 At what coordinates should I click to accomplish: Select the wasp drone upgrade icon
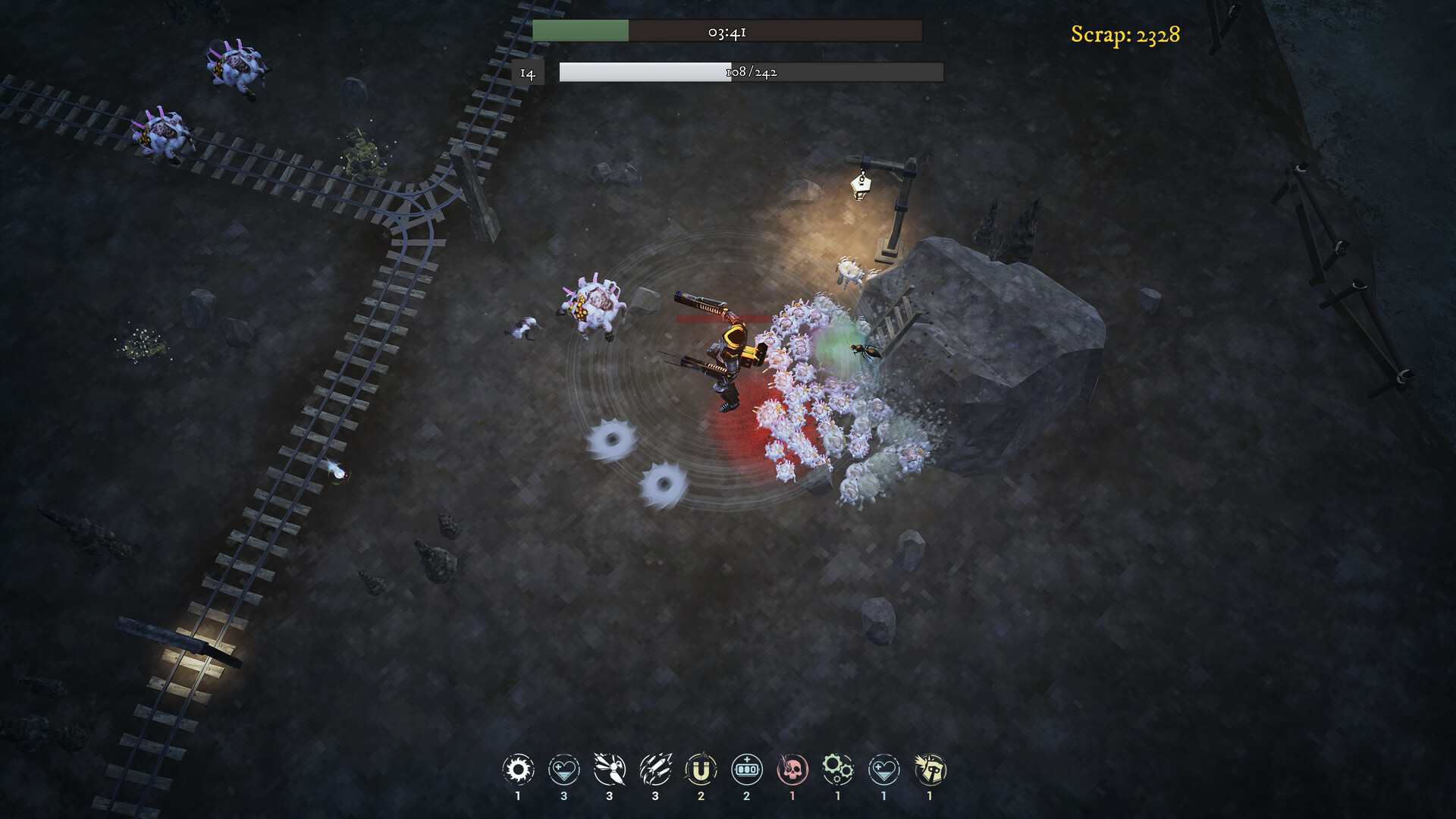click(x=609, y=769)
